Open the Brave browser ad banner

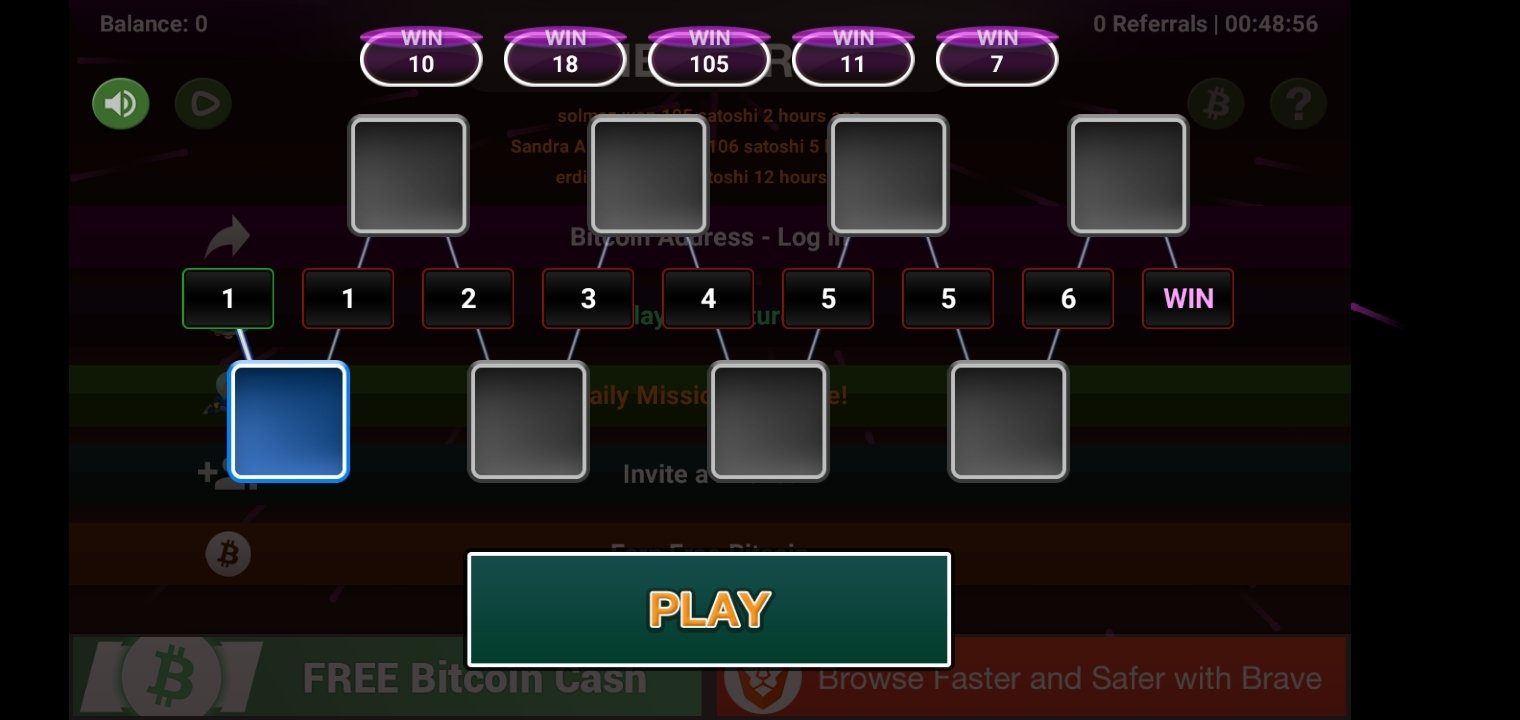(1032, 678)
